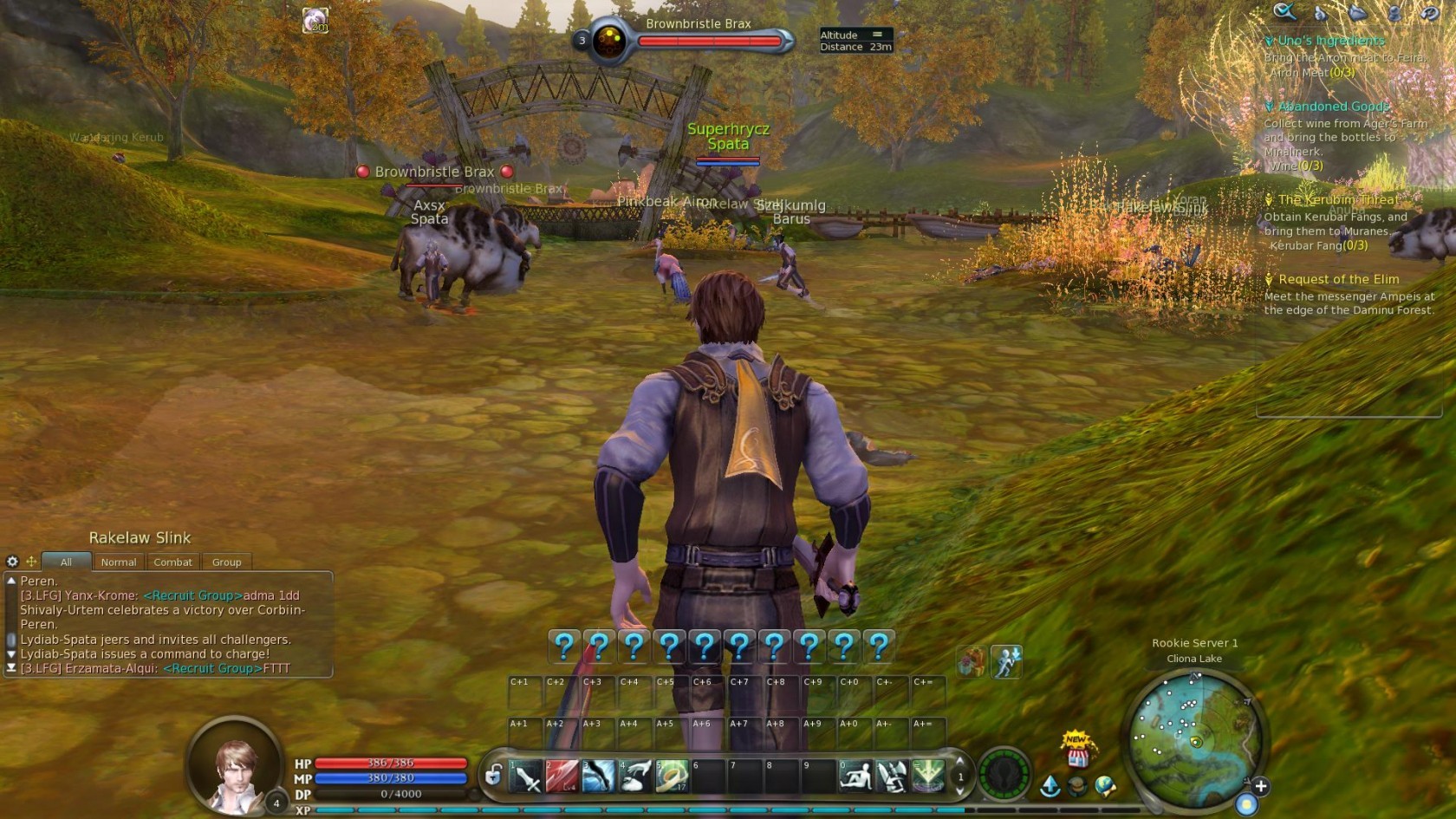Open chat settings gear icon
This screenshot has height=819, width=1456.
click(x=12, y=562)
